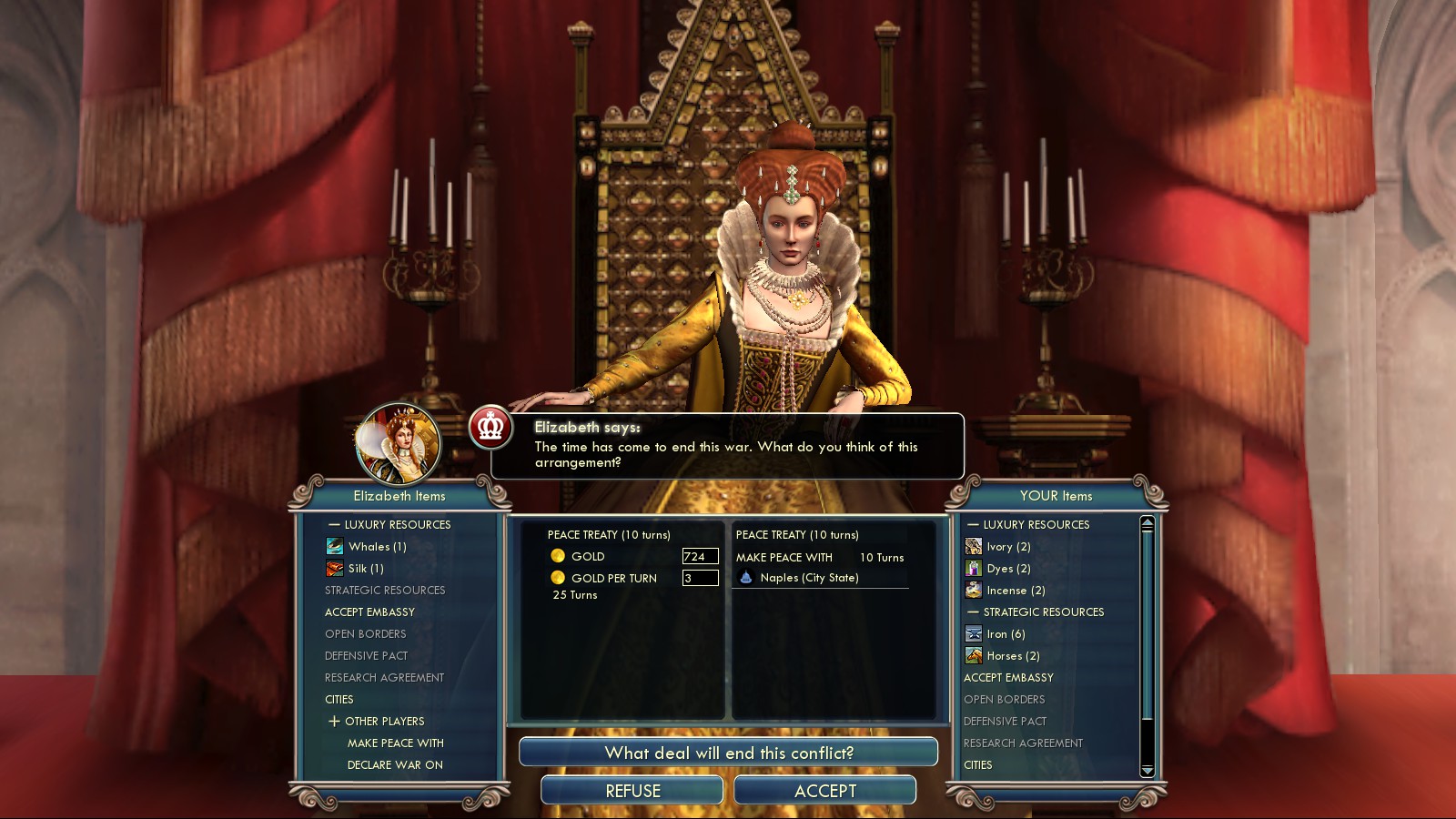Viewport: 1456px width, 819px height.
Task: Collapse Elizabeth's Other Players section
Action: coord(335,722)
